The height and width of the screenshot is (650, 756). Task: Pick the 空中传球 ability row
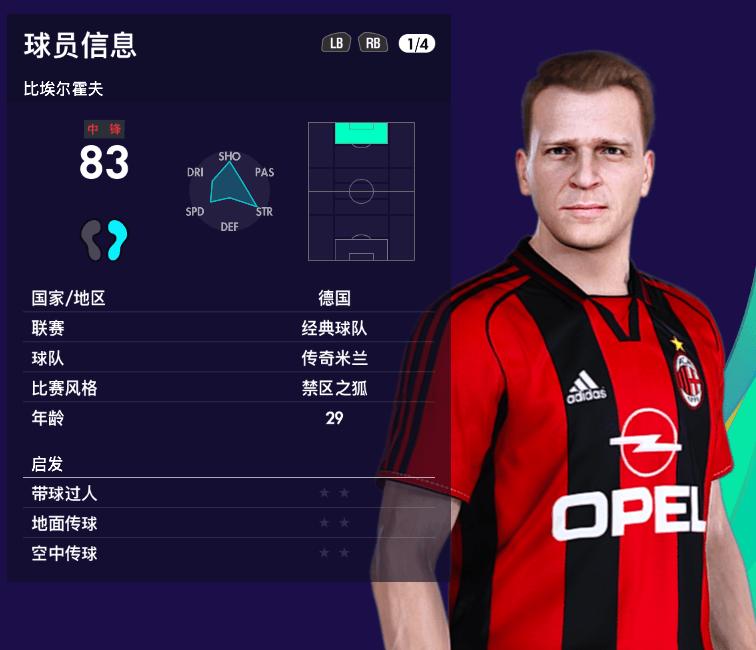(x=230, y=553)
